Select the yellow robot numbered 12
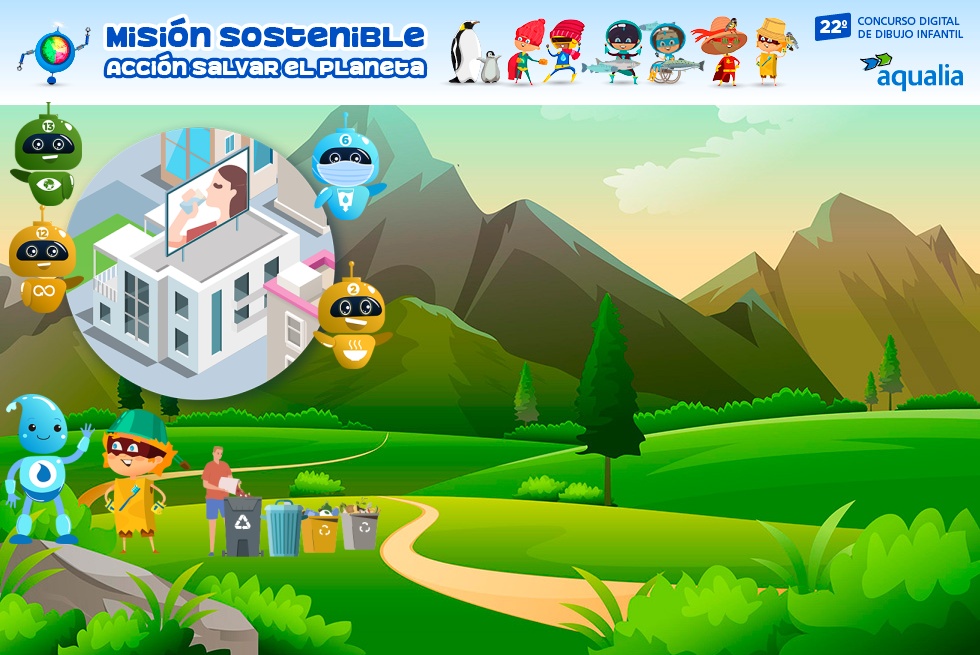Screen dimensions: 980x655 coord(42,265)
